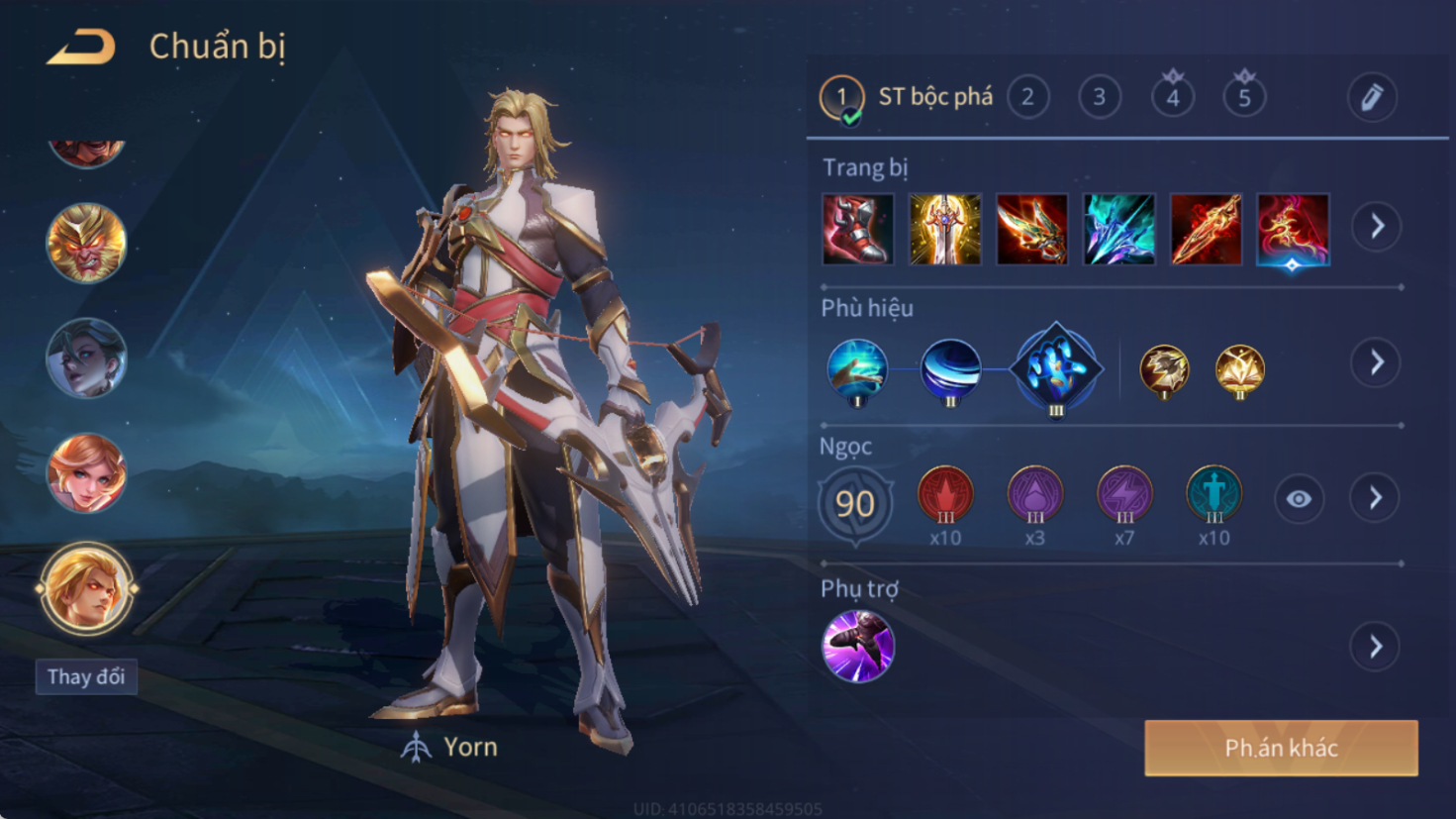Viewport: 1456px width, 819px height.
Task: Expand the Ngọc rune section
Action: [x=1376, y=498]
